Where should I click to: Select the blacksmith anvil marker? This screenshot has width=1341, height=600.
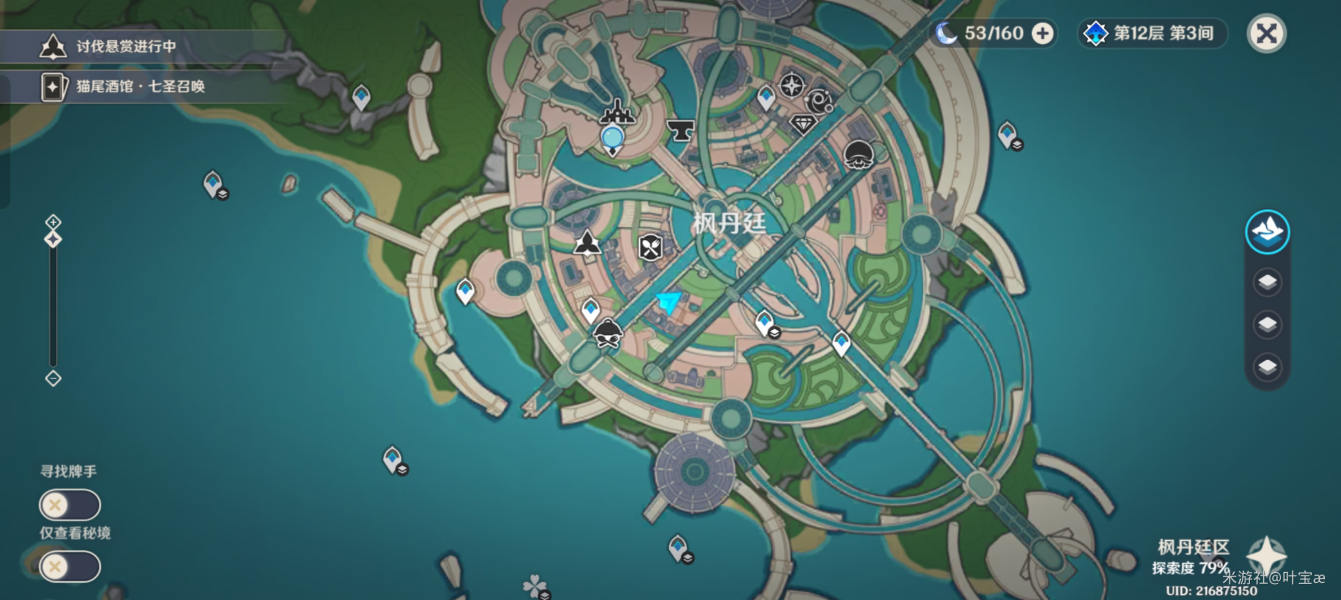[x=680, y=130]
